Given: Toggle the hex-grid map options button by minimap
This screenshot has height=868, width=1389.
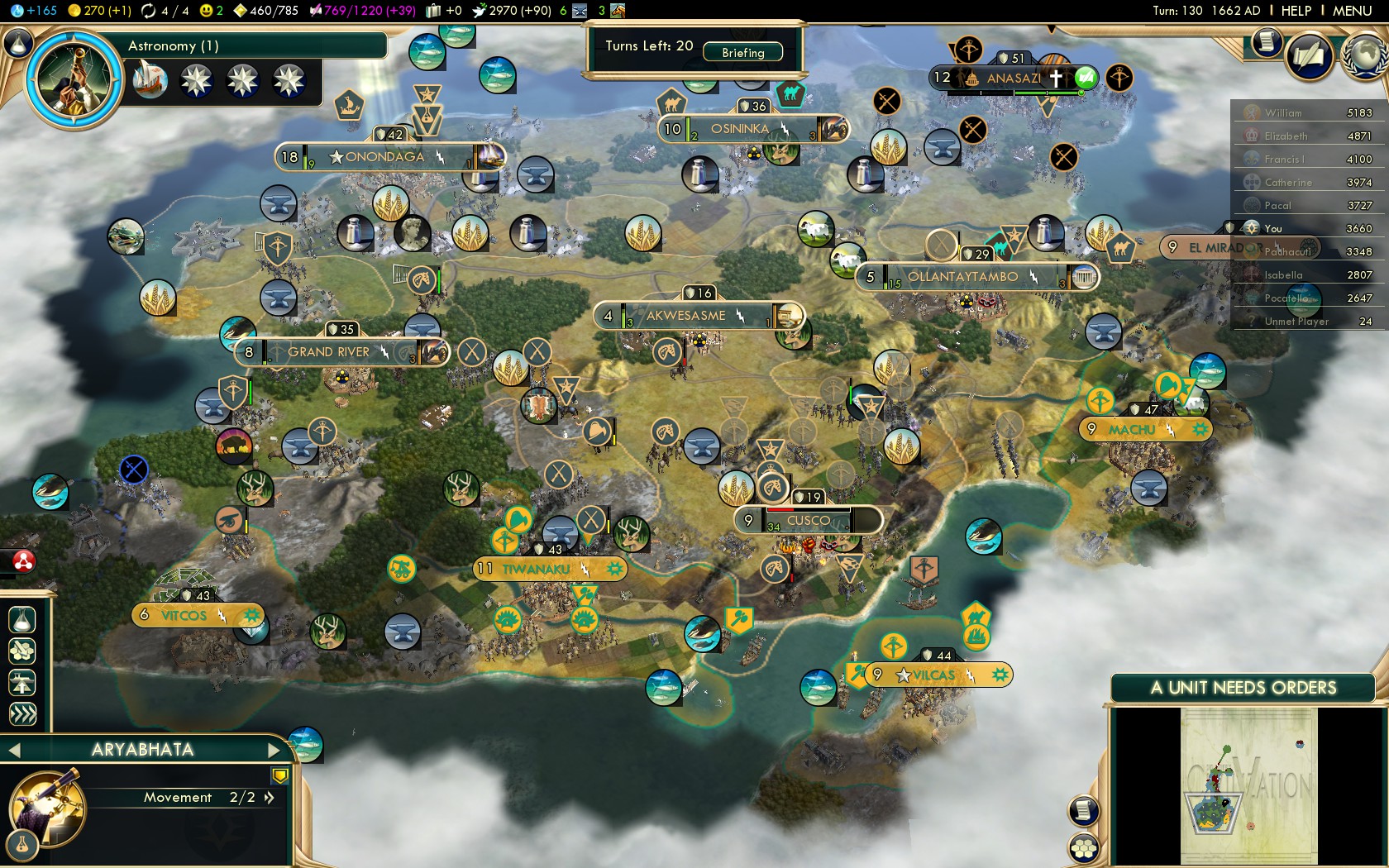Looking at the screenshot, I should click(x=1084, y=848).
